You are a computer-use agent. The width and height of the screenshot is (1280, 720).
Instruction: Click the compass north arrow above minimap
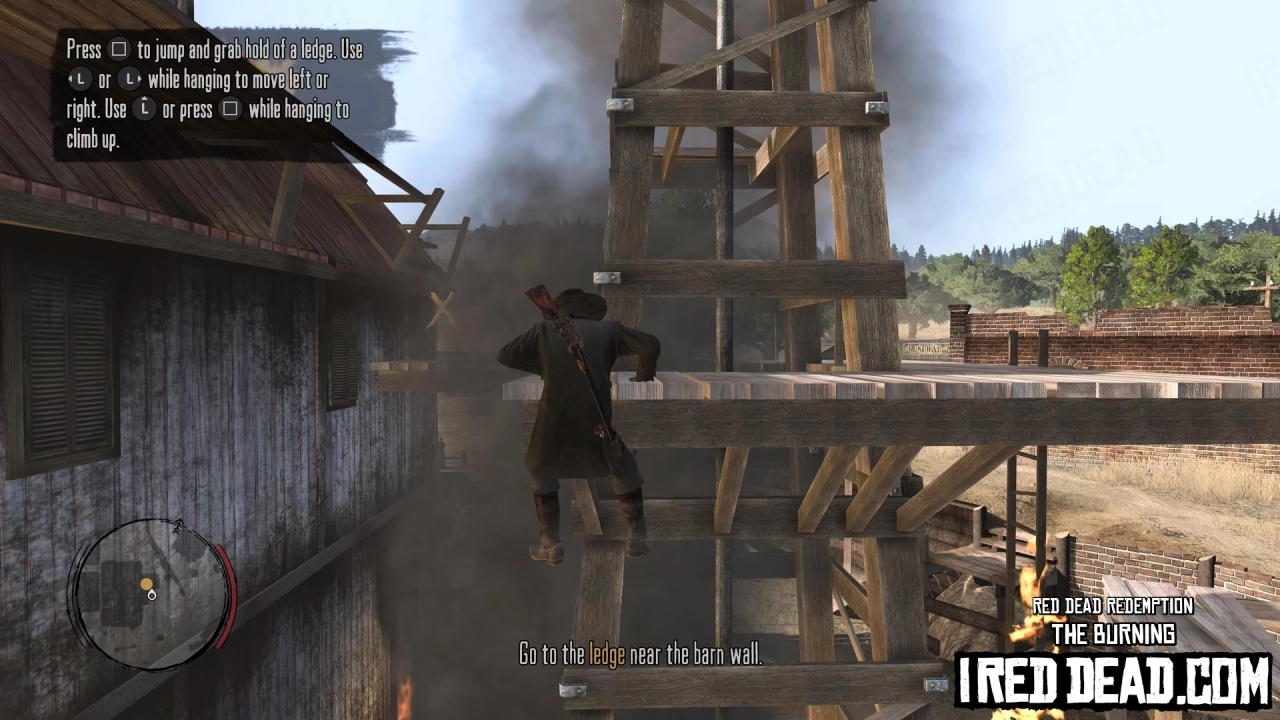[x=179, y=524]
